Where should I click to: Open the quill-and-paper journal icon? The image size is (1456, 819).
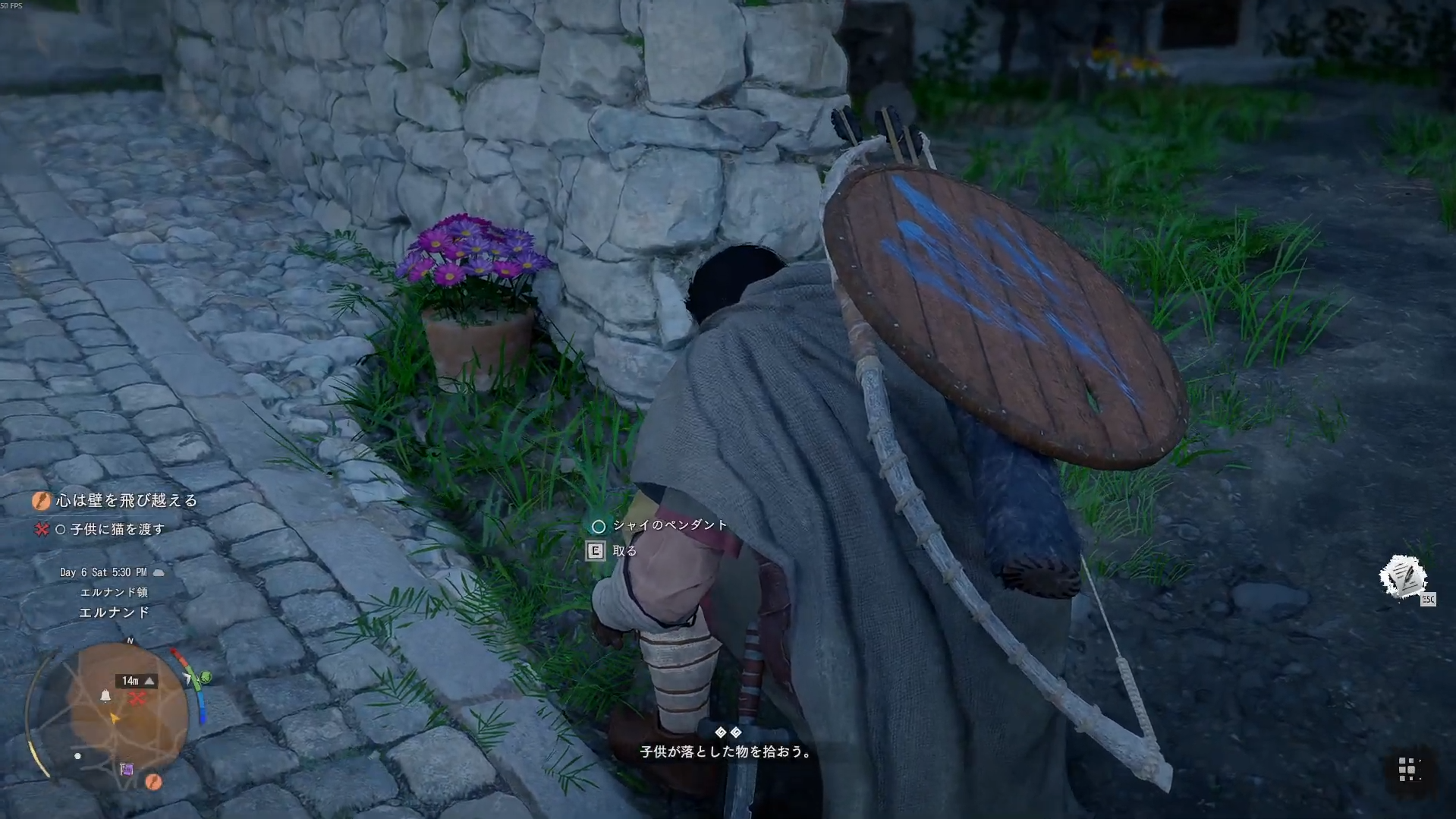[x=1402, y=577]
